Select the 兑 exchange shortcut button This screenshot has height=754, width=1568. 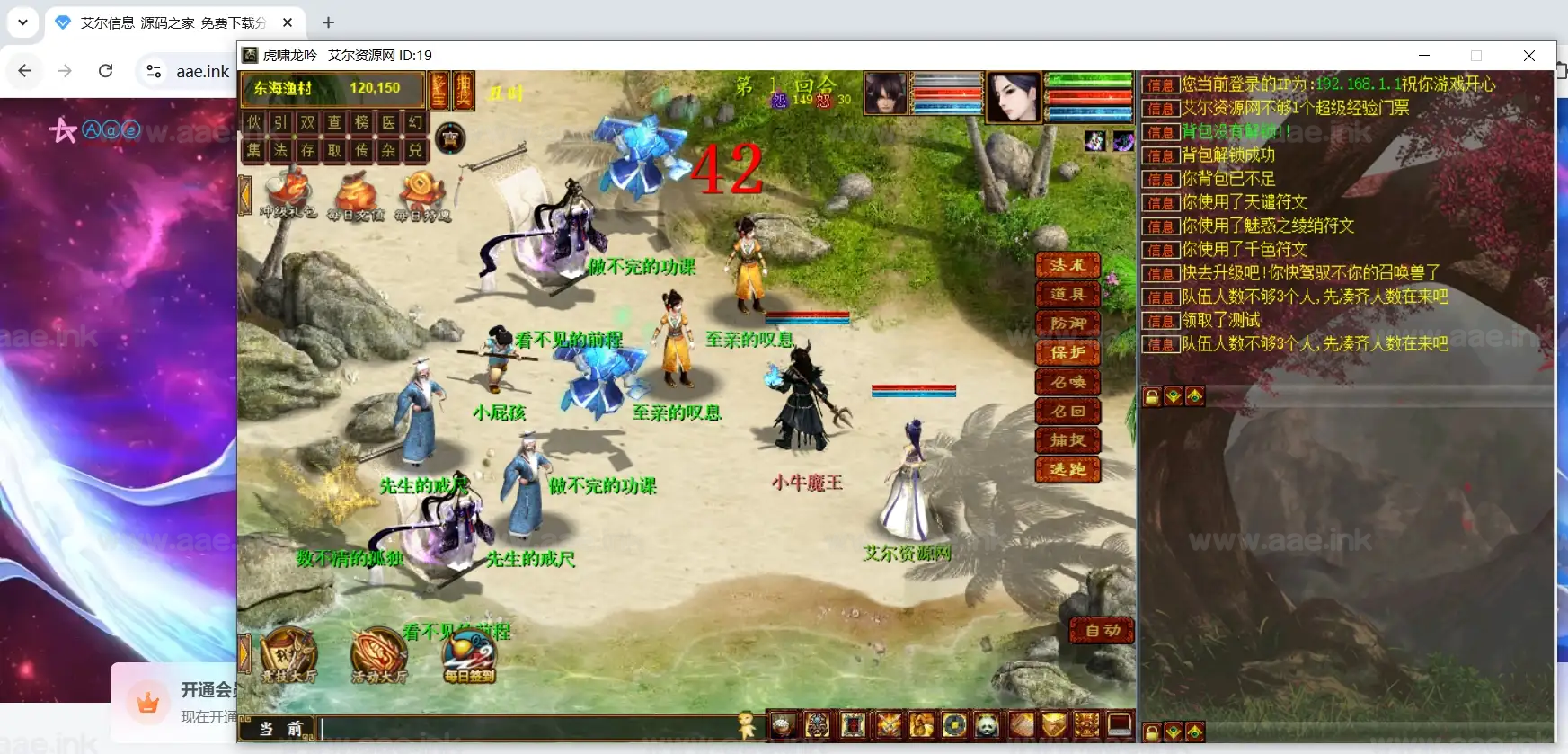point(415,150)
